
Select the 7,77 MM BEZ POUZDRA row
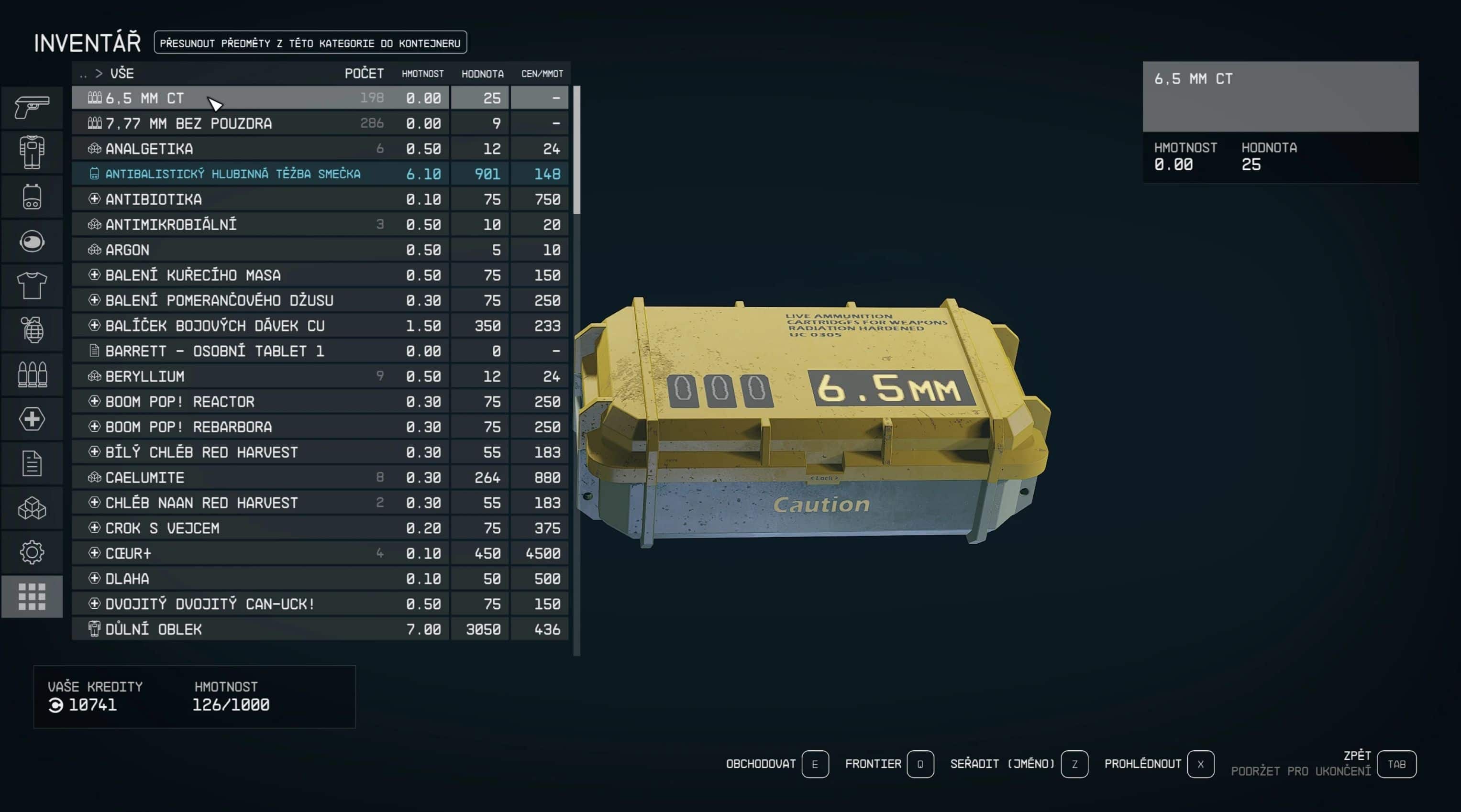coord(261,123)
